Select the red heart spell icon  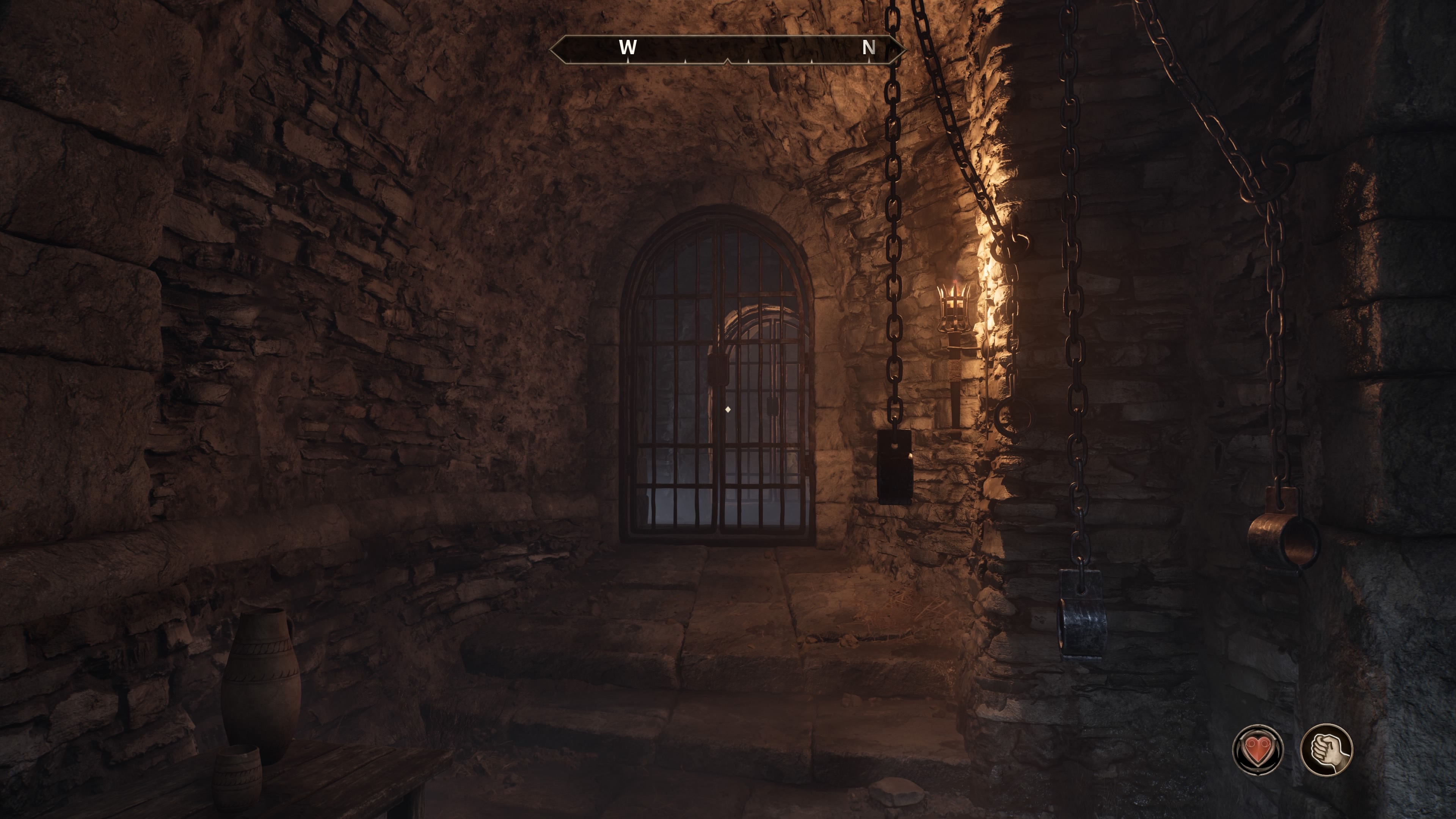coord(1257,750)
